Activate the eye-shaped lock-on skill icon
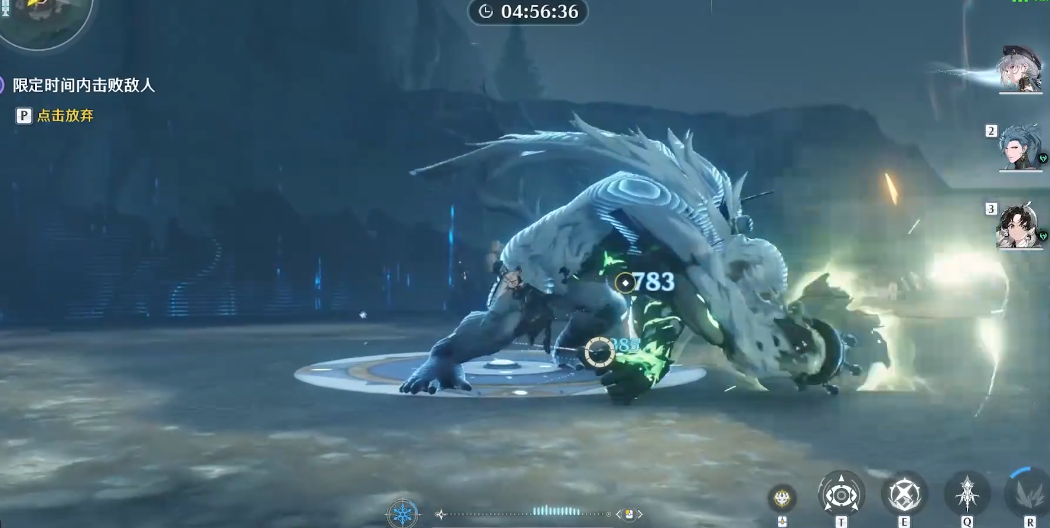Viewport: 1050px width, 528px height. (842, 494)
